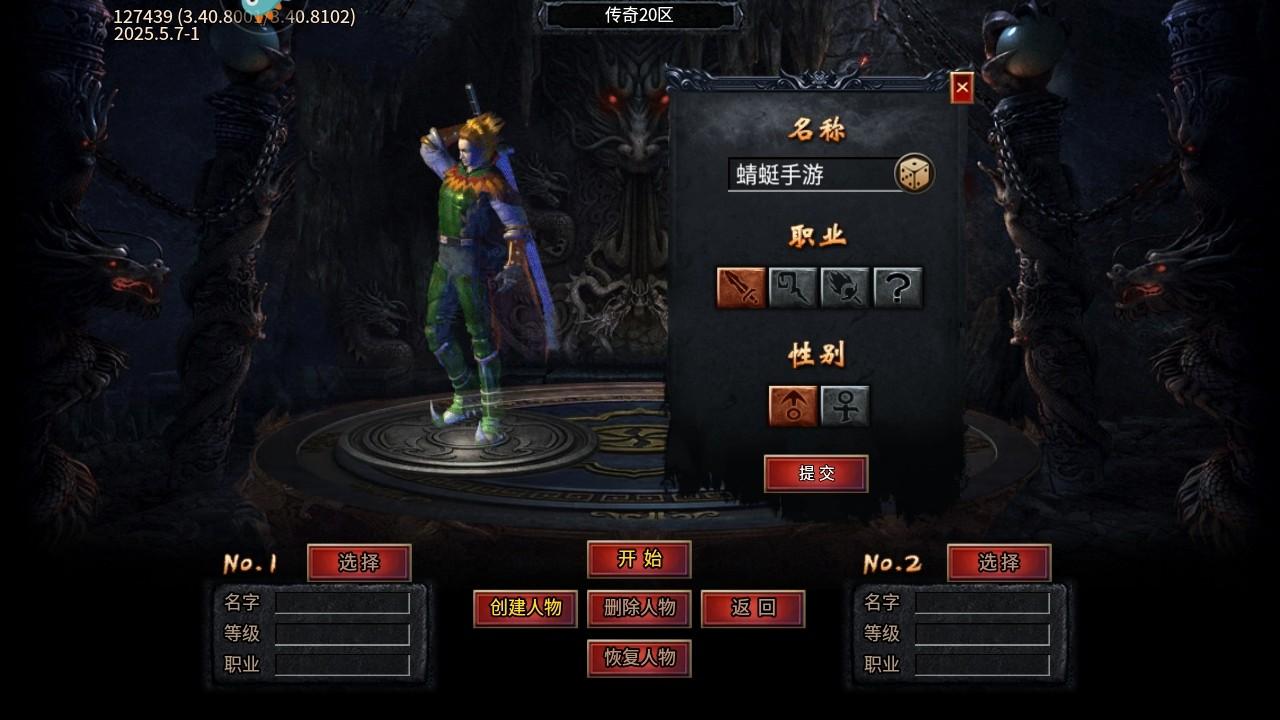
Task: Click 创建人物 to create a character
Action: pos(525,608)
